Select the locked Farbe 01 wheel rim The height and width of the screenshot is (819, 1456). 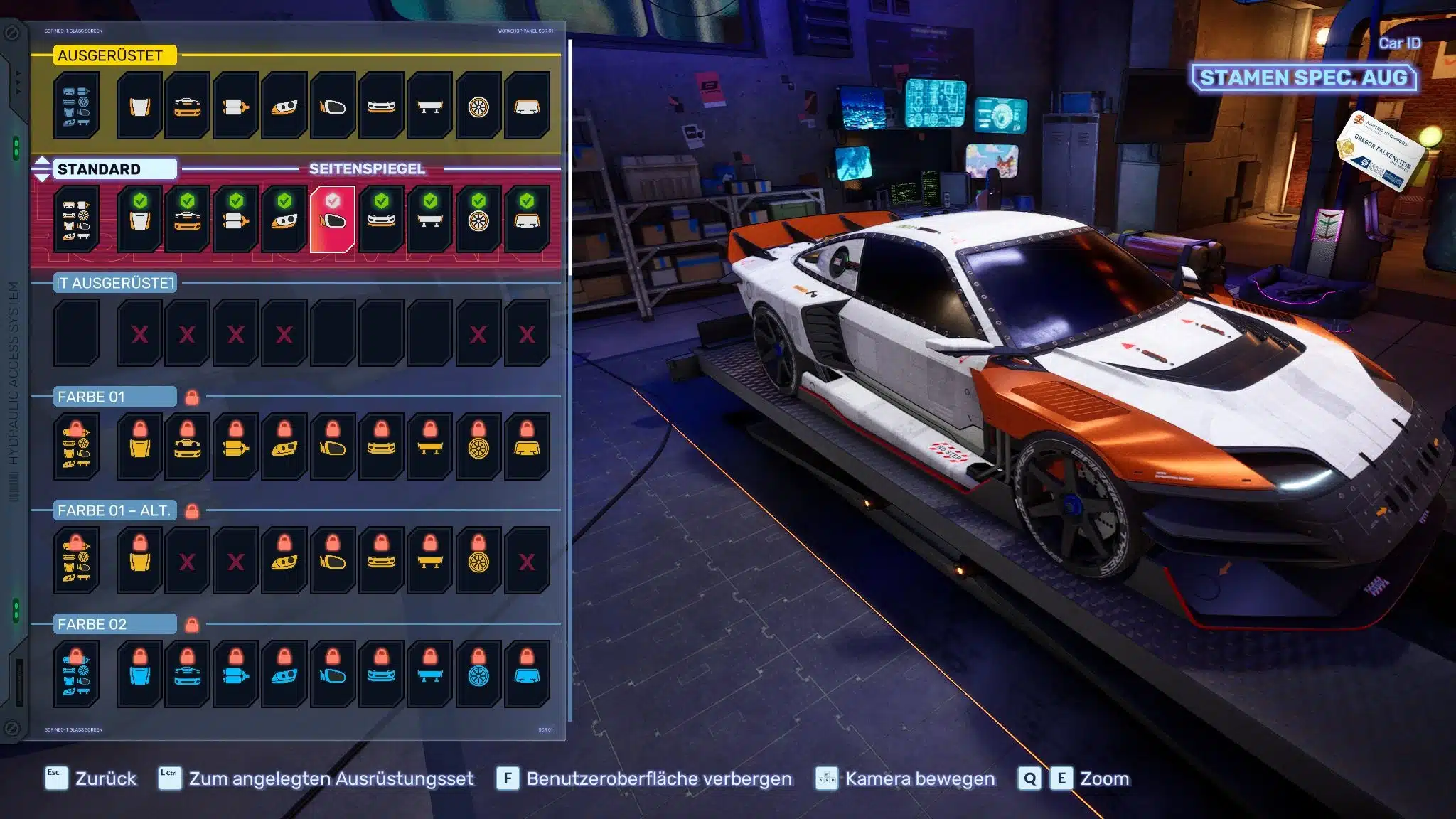tap(478, 446)
